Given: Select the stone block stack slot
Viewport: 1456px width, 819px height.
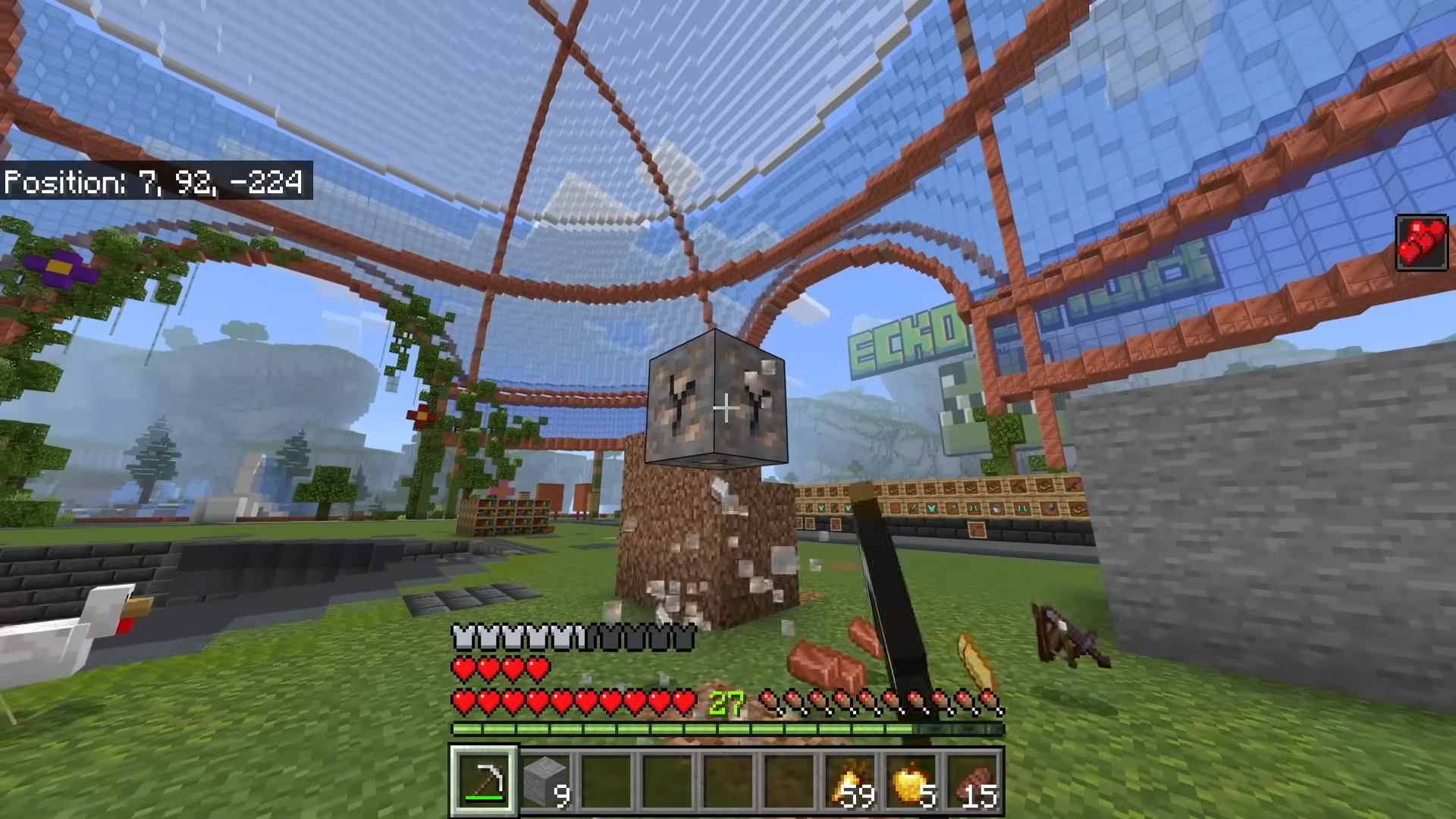Looking at the screenshot, I should 546,780.
